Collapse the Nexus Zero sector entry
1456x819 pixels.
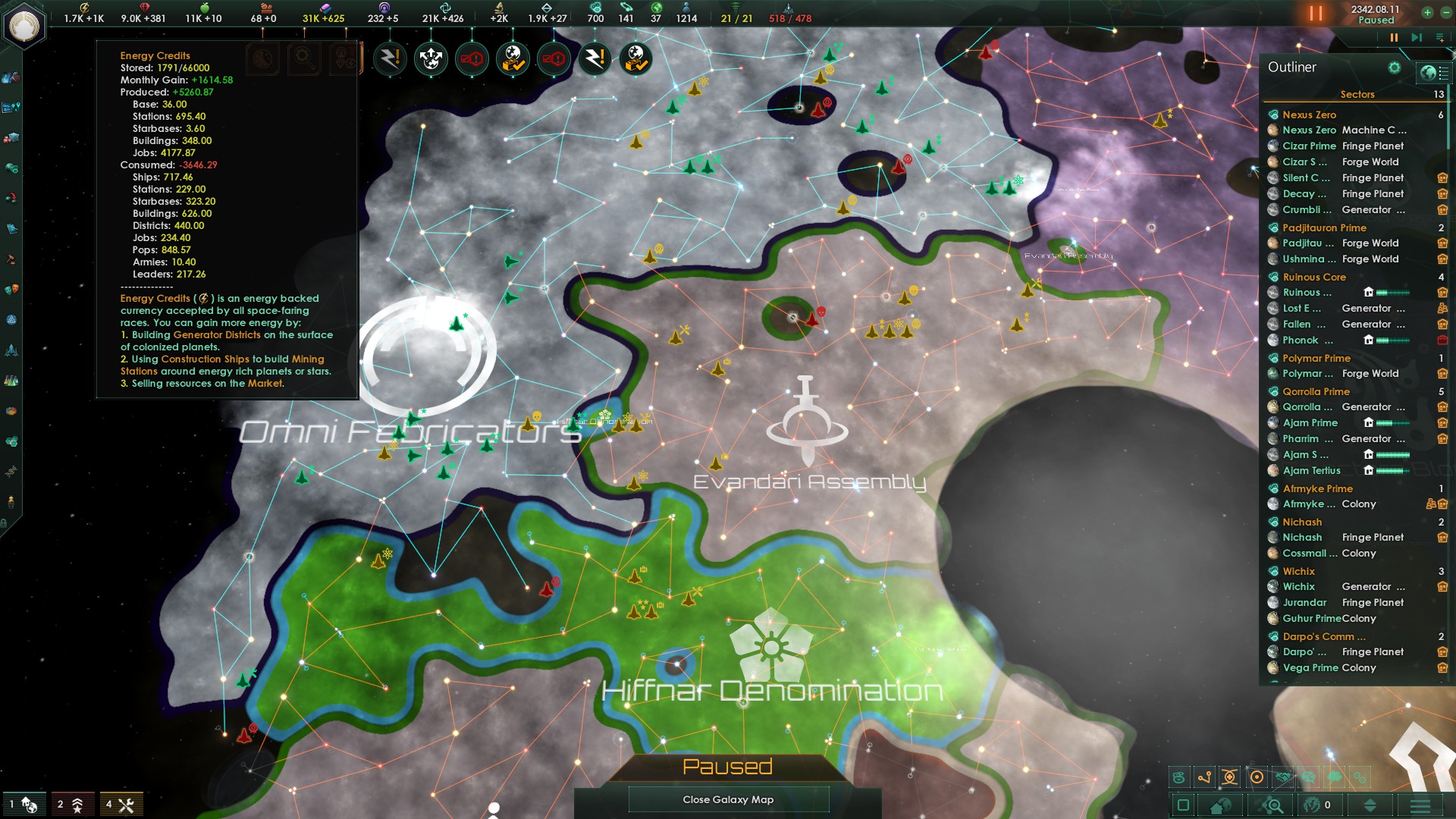pyautogui.click(x=1308, y=115)
